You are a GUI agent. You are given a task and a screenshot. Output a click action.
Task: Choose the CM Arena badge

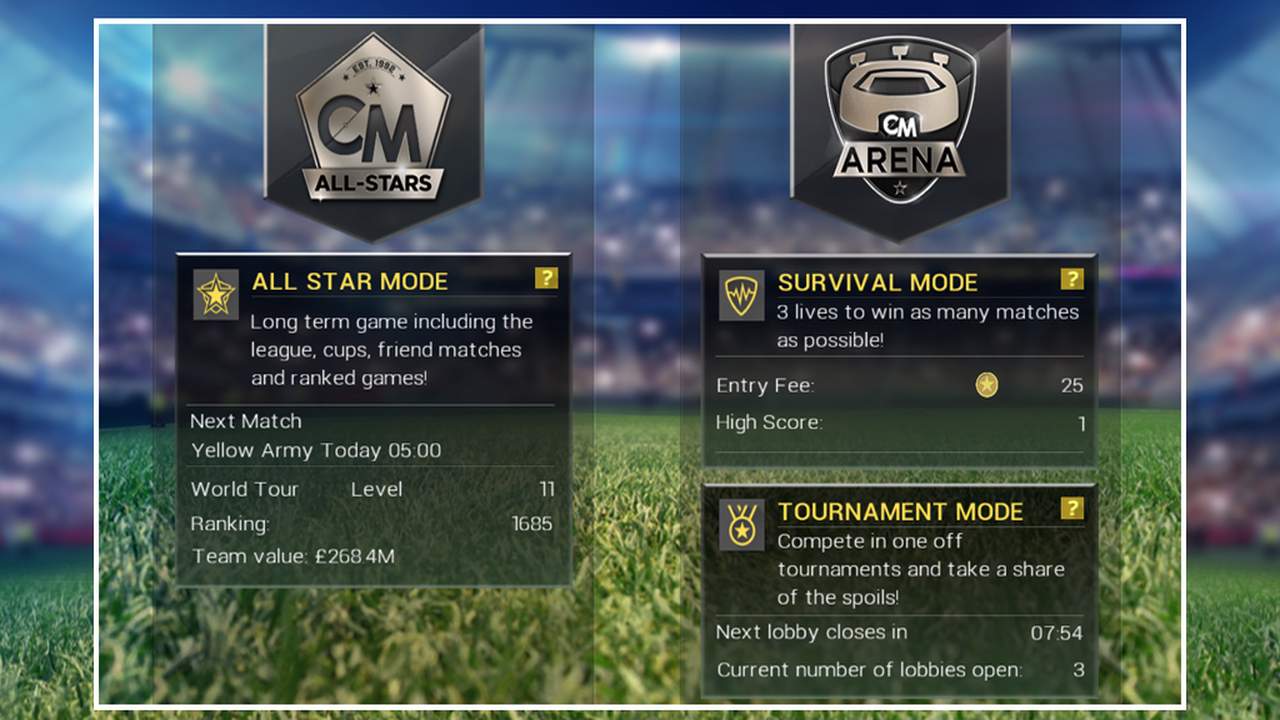click(900, 125)
